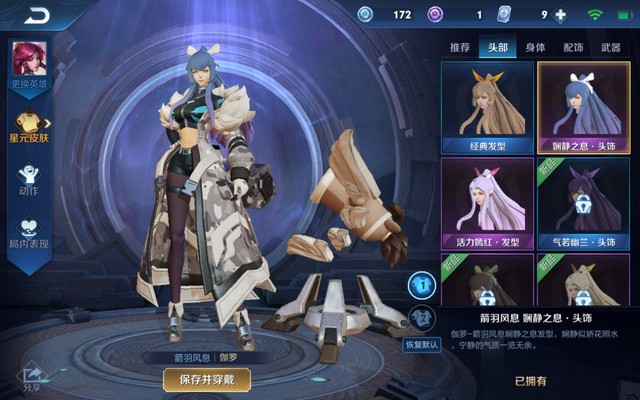The height and width of the screenshot is (400, 640).
Task: Switch to the 头部 tab
Action: tap(497, 47)
